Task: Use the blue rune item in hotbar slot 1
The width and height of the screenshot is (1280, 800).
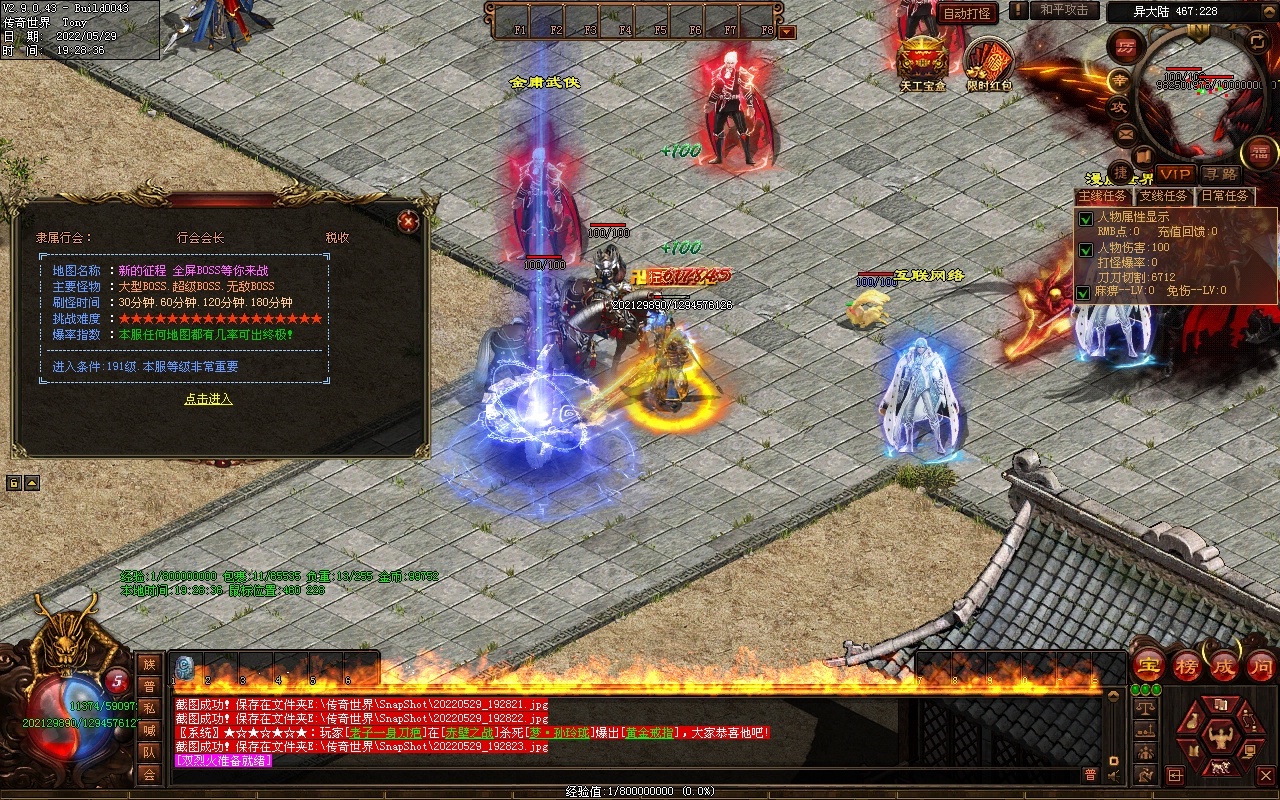Action: tap(186, 668)
